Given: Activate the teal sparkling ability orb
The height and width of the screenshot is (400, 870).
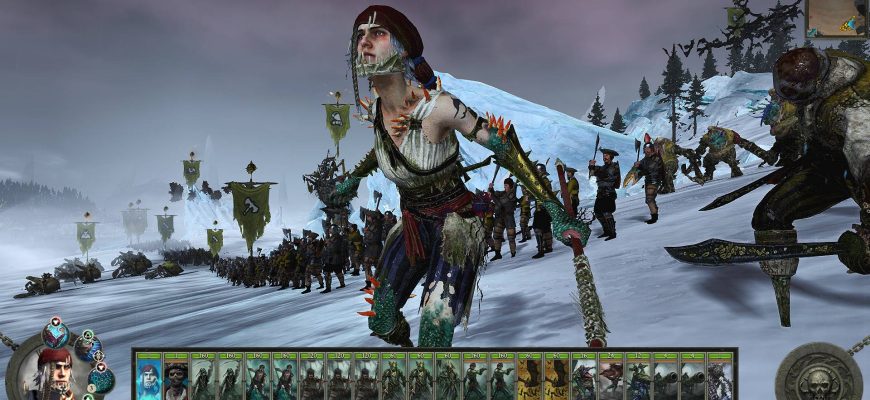Looking at the screenshot, I should (x=101, y=379).
